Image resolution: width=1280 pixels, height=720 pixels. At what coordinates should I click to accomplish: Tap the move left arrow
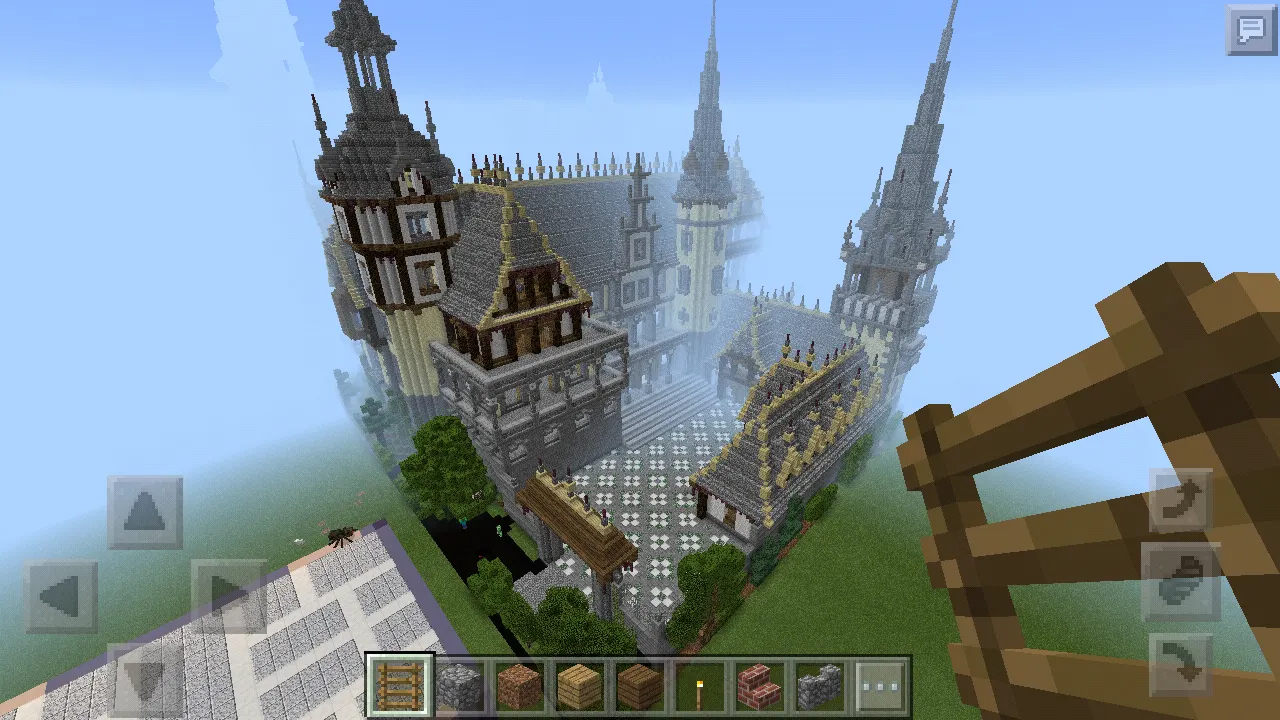61,597
